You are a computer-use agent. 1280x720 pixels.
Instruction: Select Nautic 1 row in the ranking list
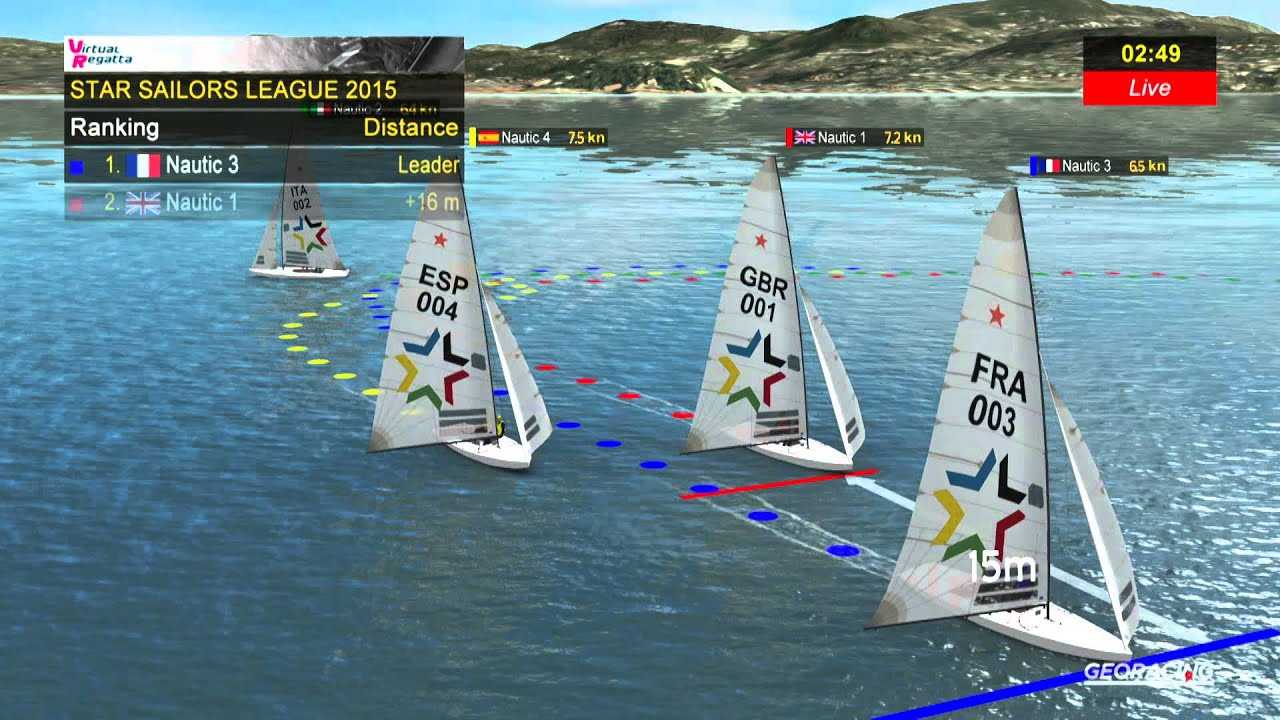264,202
